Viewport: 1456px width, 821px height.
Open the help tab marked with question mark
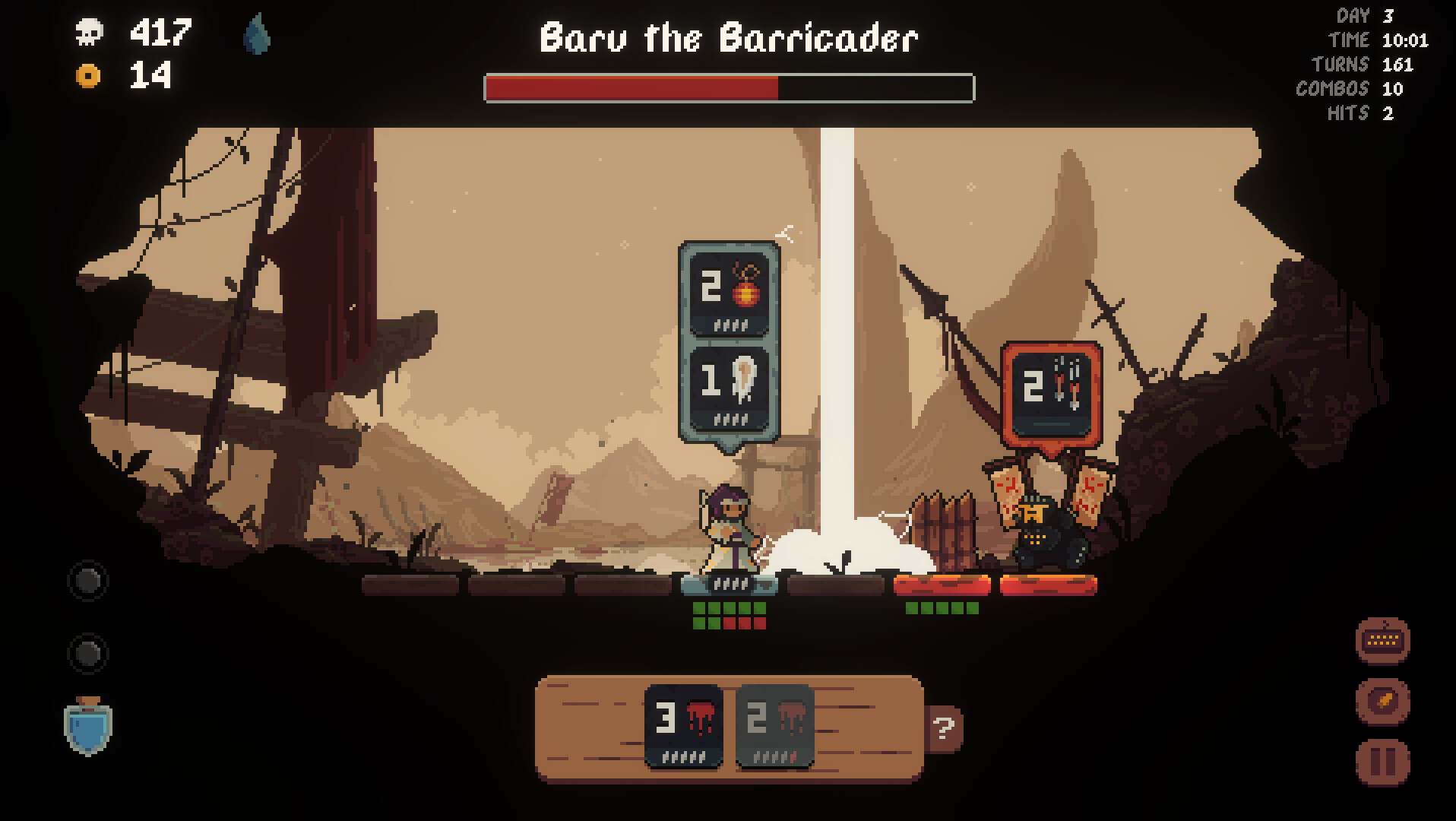click(x=945, y=727)
